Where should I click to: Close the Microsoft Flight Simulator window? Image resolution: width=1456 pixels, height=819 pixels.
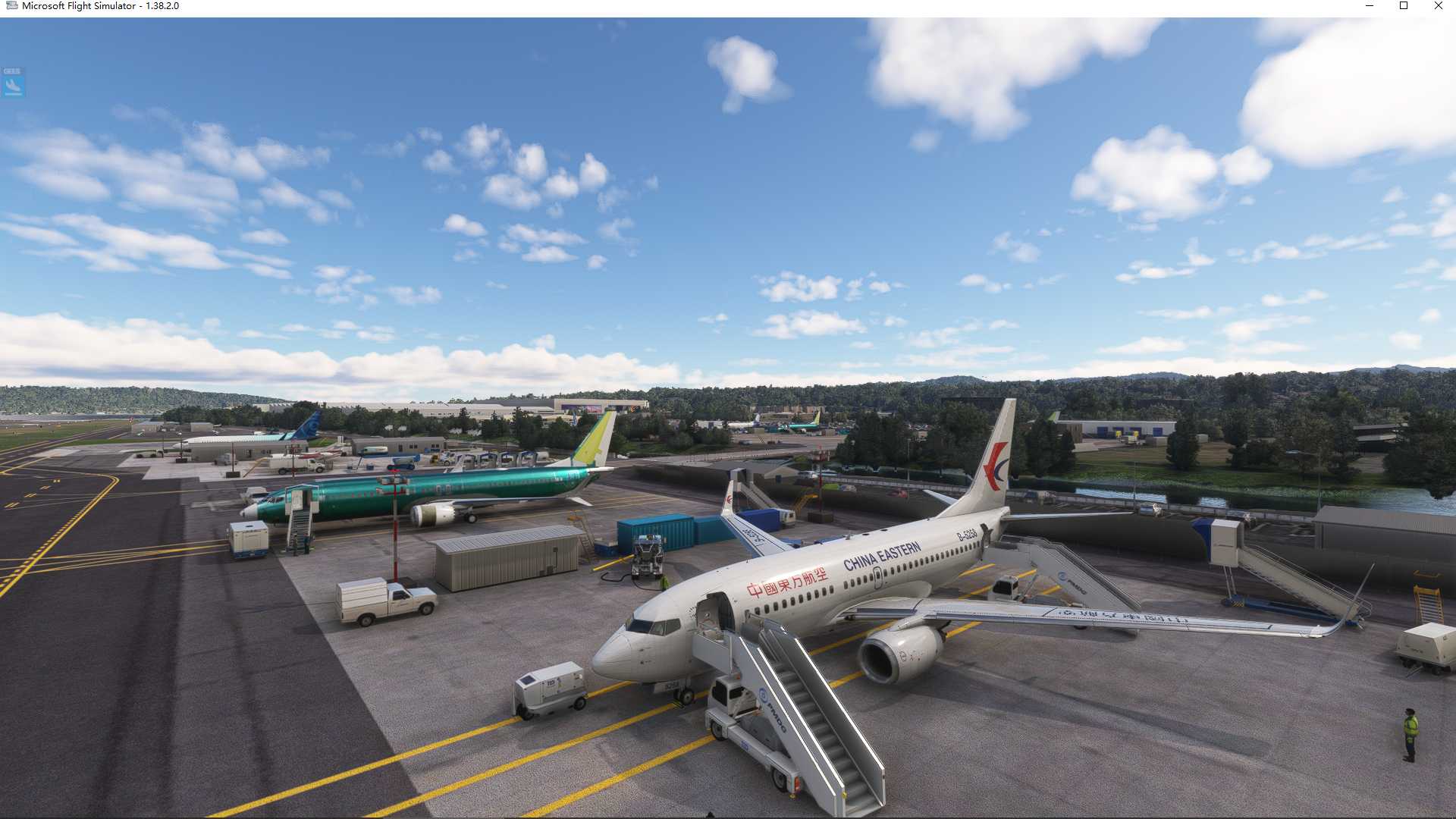(1438, 6)
